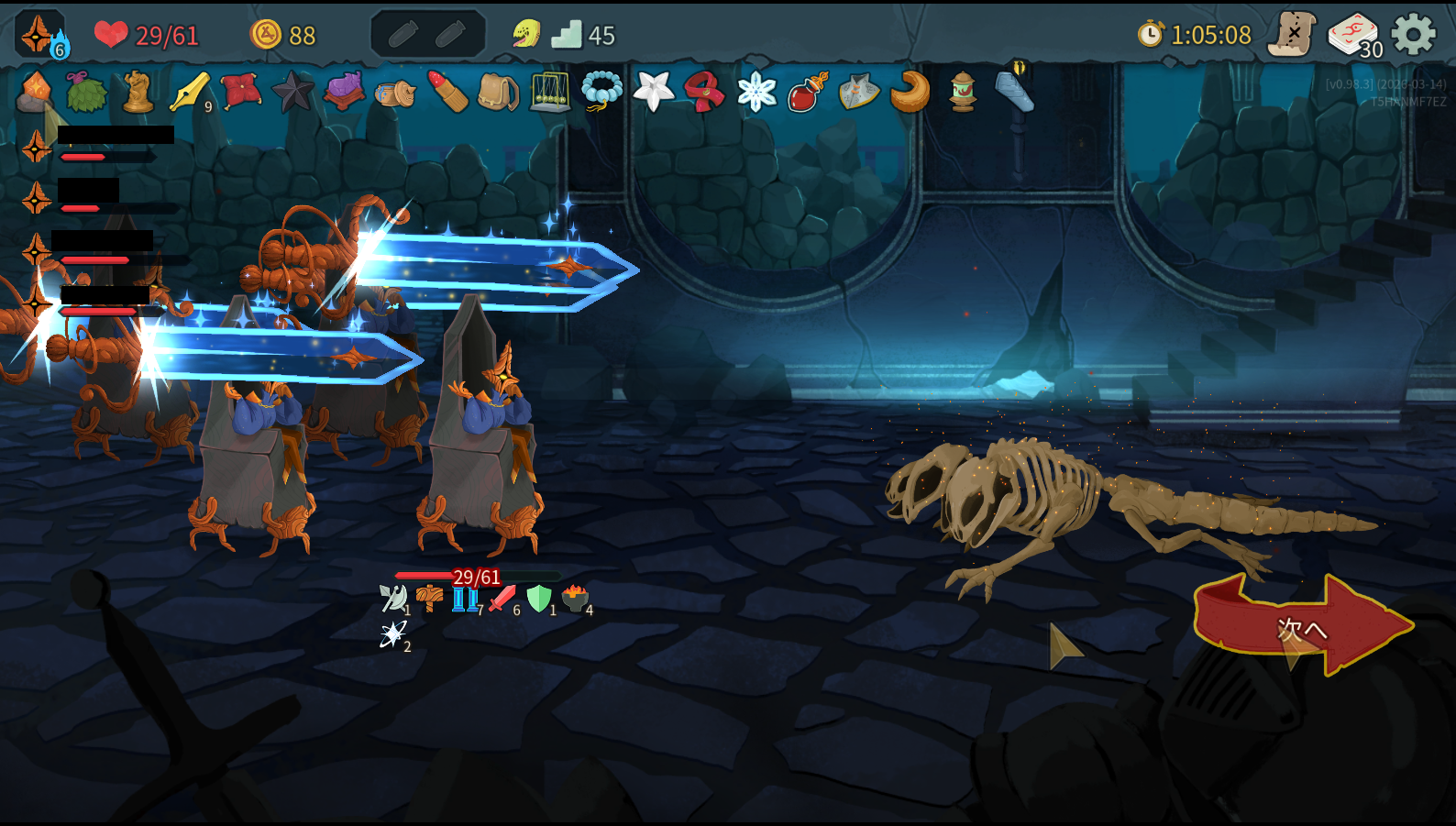Select the red lipstick relic
This screenshot has width=1456, height=826.
[x=448, y=92]
